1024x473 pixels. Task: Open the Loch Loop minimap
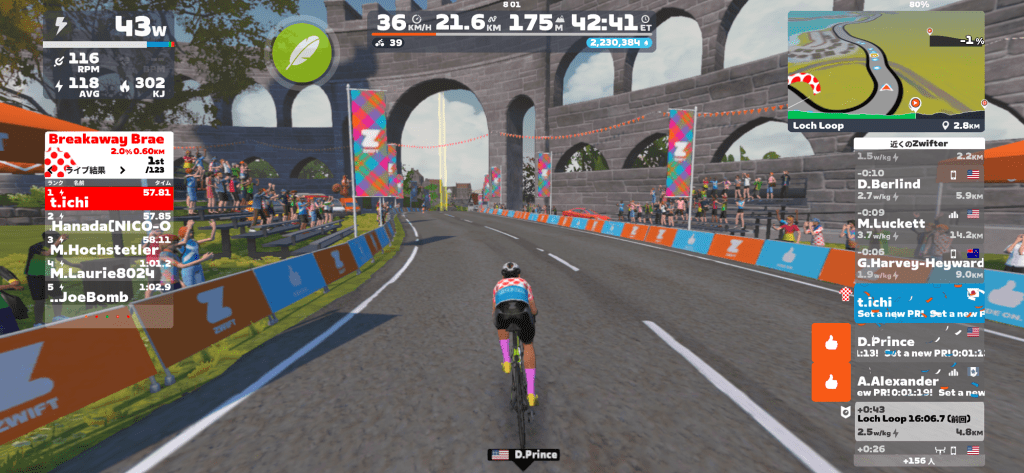pyautogui.click(x=885, y=66)
